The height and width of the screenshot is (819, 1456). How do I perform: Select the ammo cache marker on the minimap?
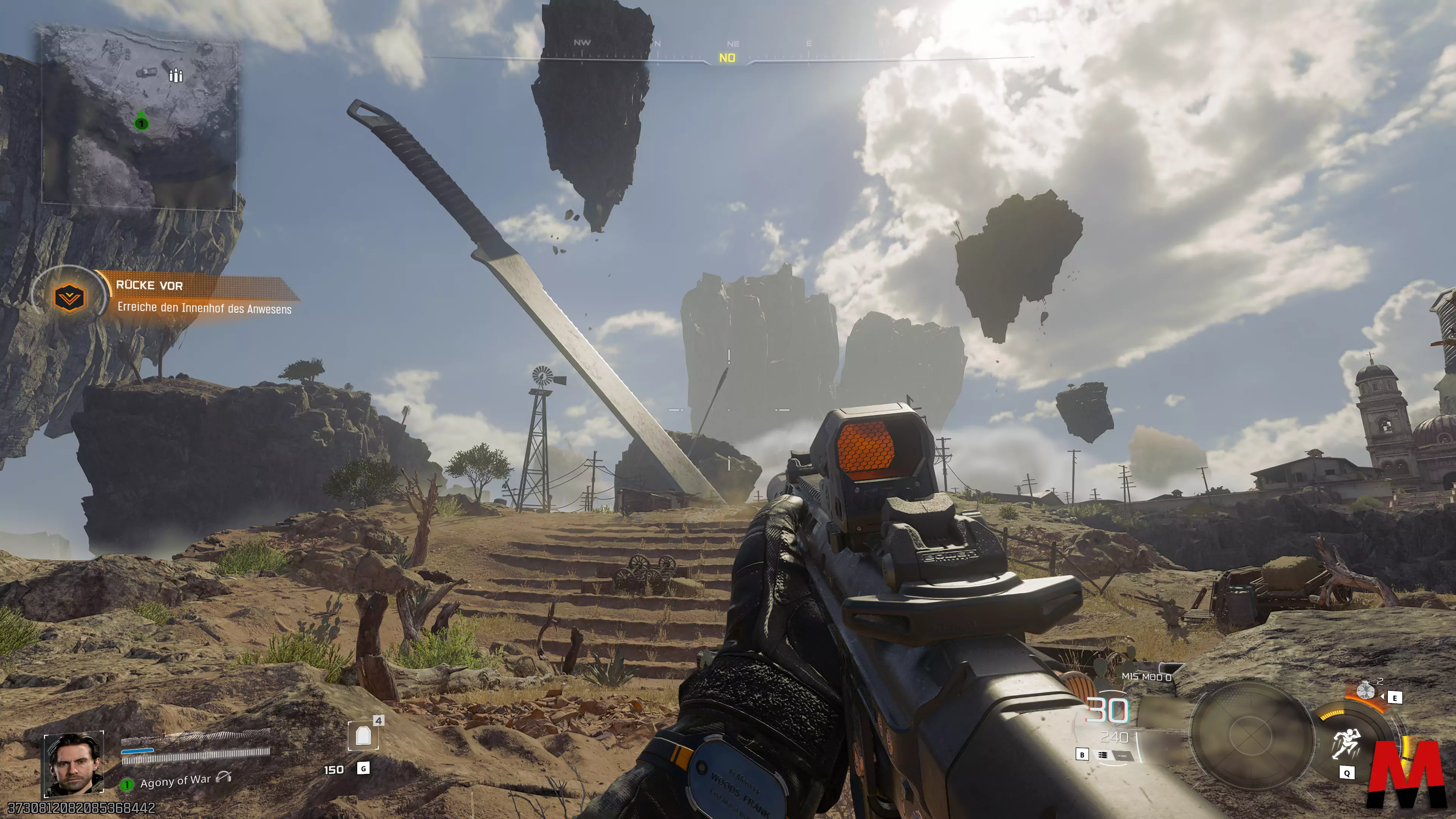[176, 75]
